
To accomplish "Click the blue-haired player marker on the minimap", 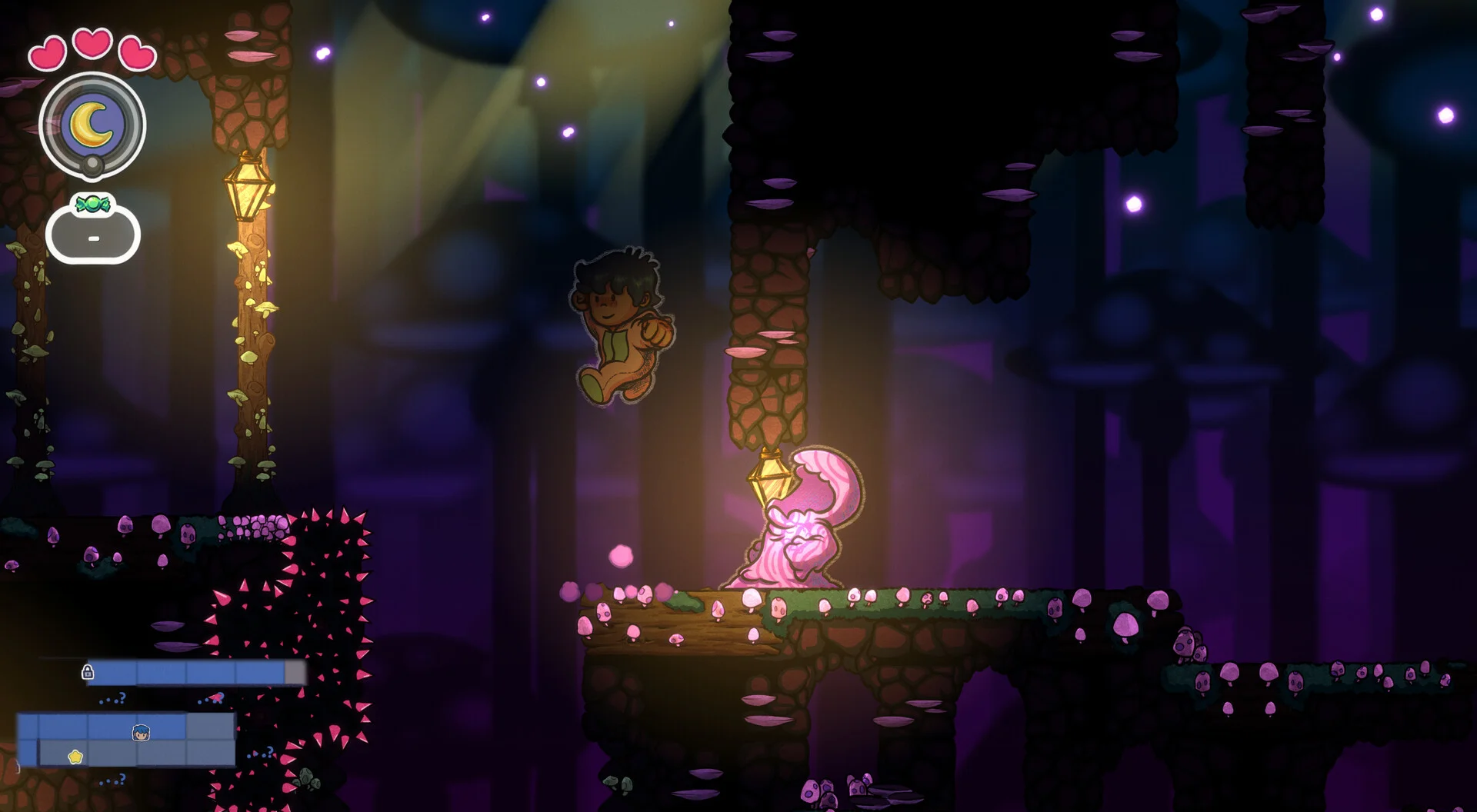I will click(x=141, y=732).
